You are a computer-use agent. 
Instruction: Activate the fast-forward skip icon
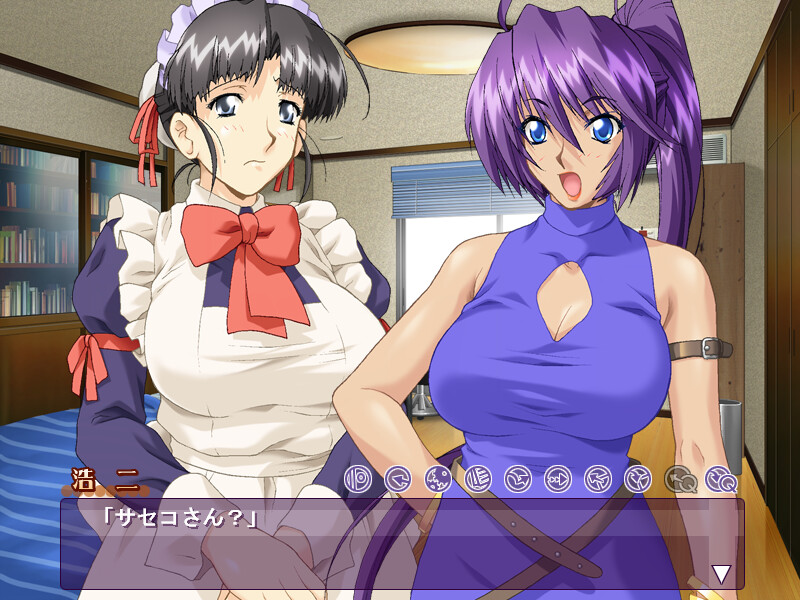click(x=559, y=479)
